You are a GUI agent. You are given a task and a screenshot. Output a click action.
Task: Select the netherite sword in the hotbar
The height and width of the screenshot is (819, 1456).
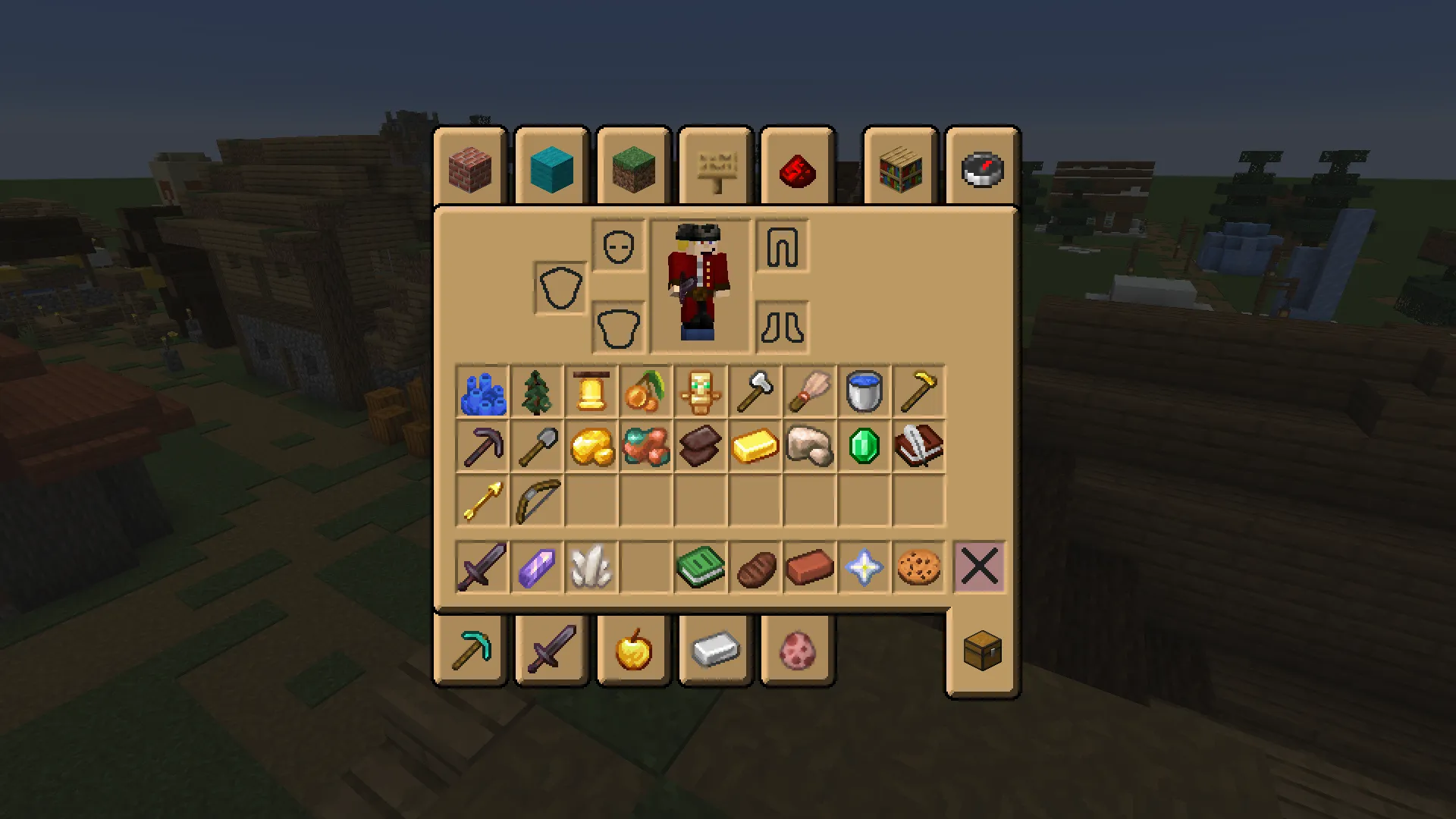click(x=482, y=567)
